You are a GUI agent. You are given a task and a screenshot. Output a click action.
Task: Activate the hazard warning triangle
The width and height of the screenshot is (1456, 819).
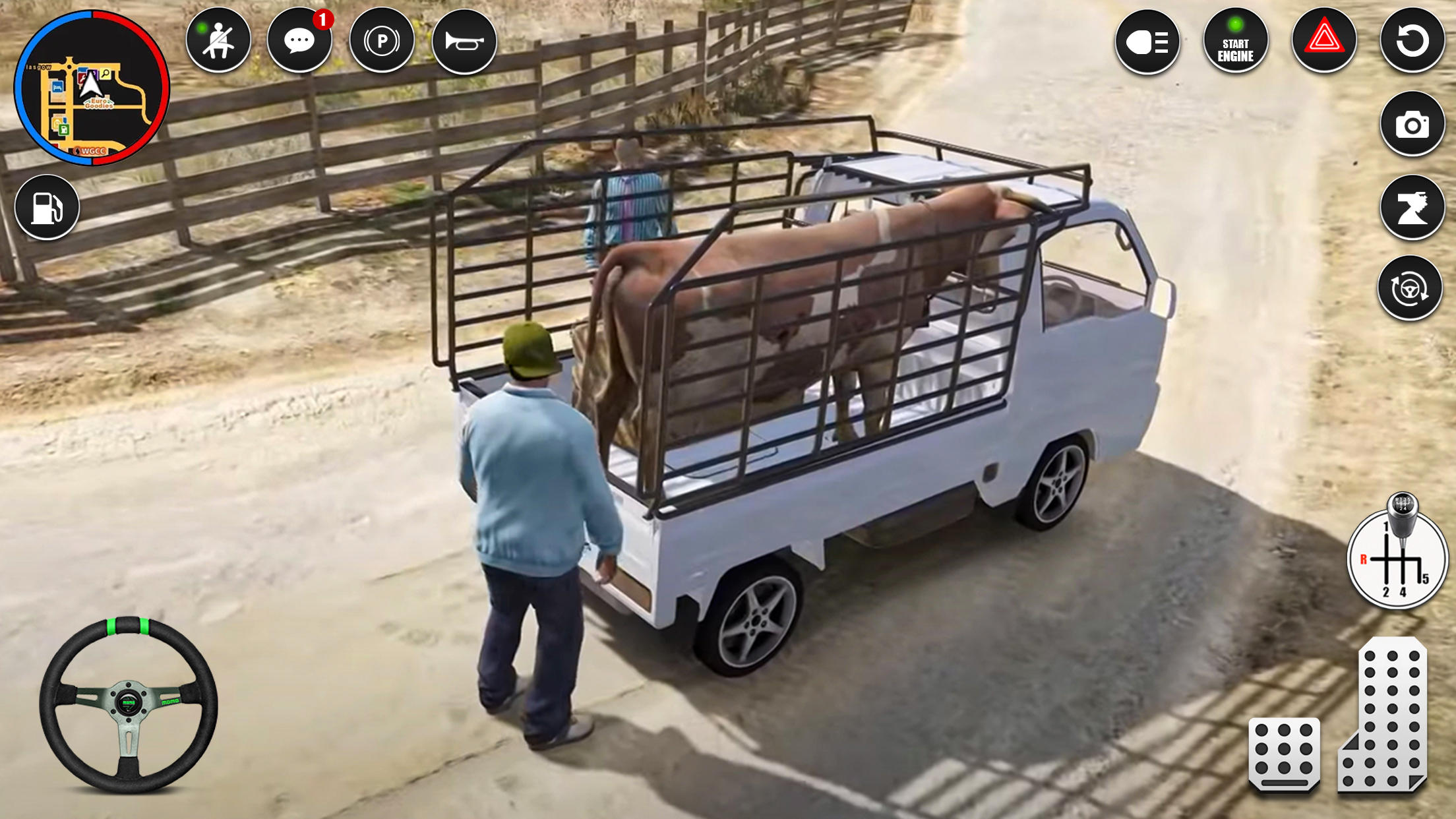click(1325, 41)
